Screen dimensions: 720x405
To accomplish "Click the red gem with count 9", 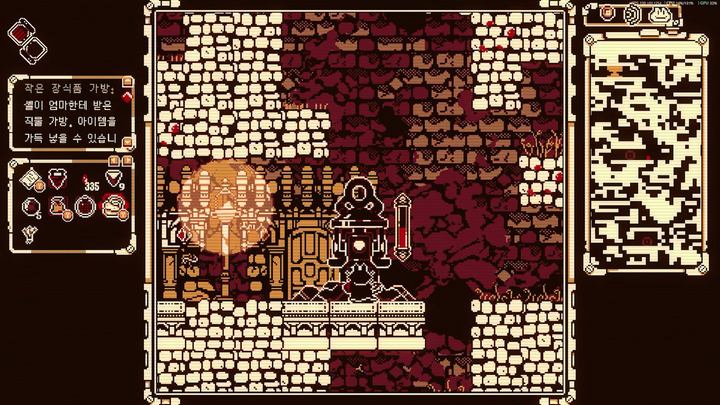I will click(x=113, y=178).
